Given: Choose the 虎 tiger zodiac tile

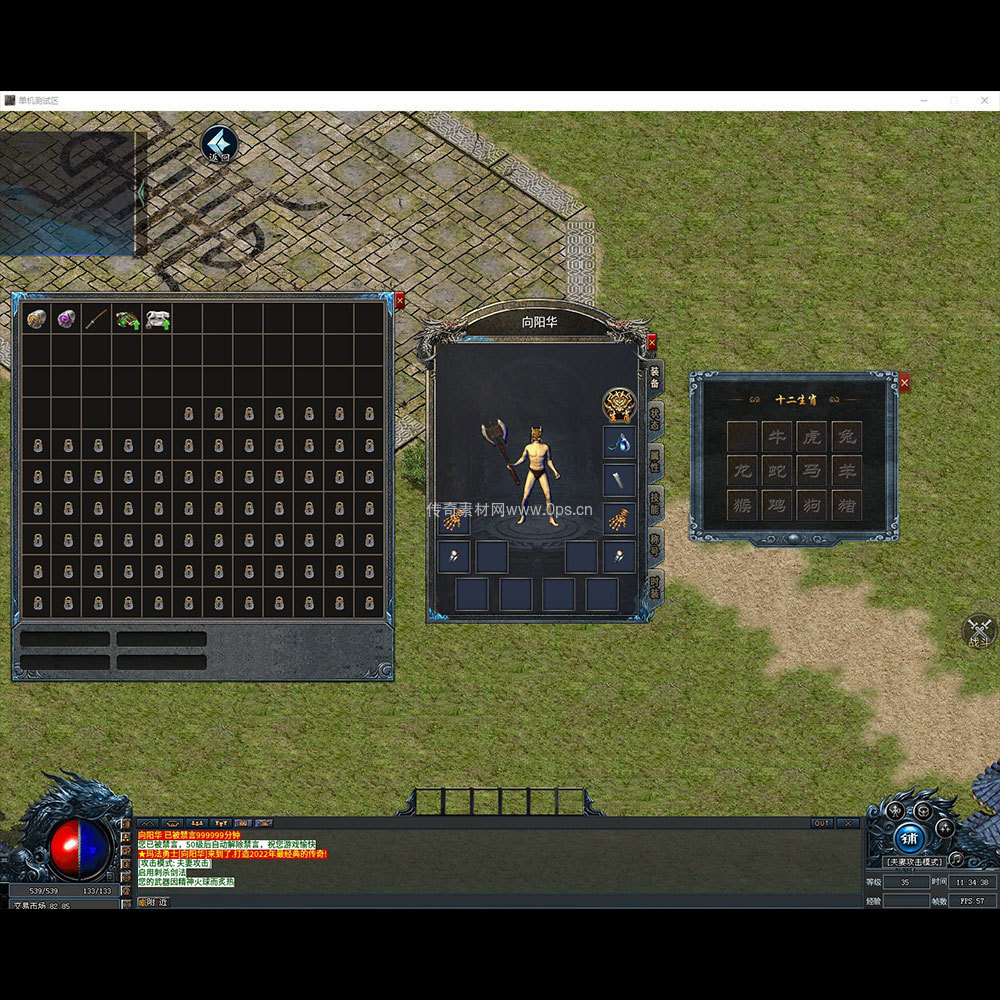Looking at the screenshot, I should tap(812, 437).
